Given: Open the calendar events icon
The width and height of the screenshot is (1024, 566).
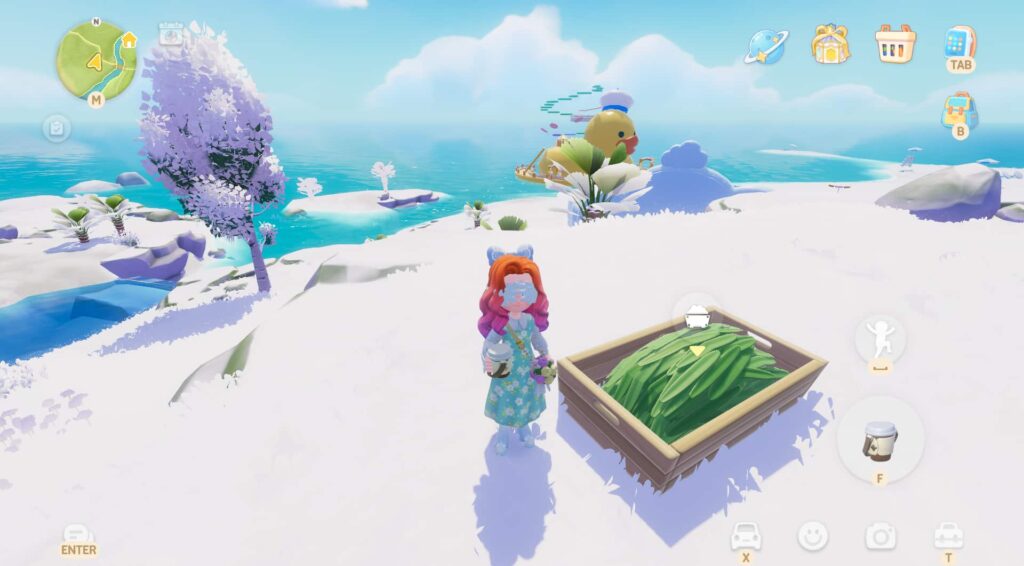Looking at the screenshot, I should (171, 35).
